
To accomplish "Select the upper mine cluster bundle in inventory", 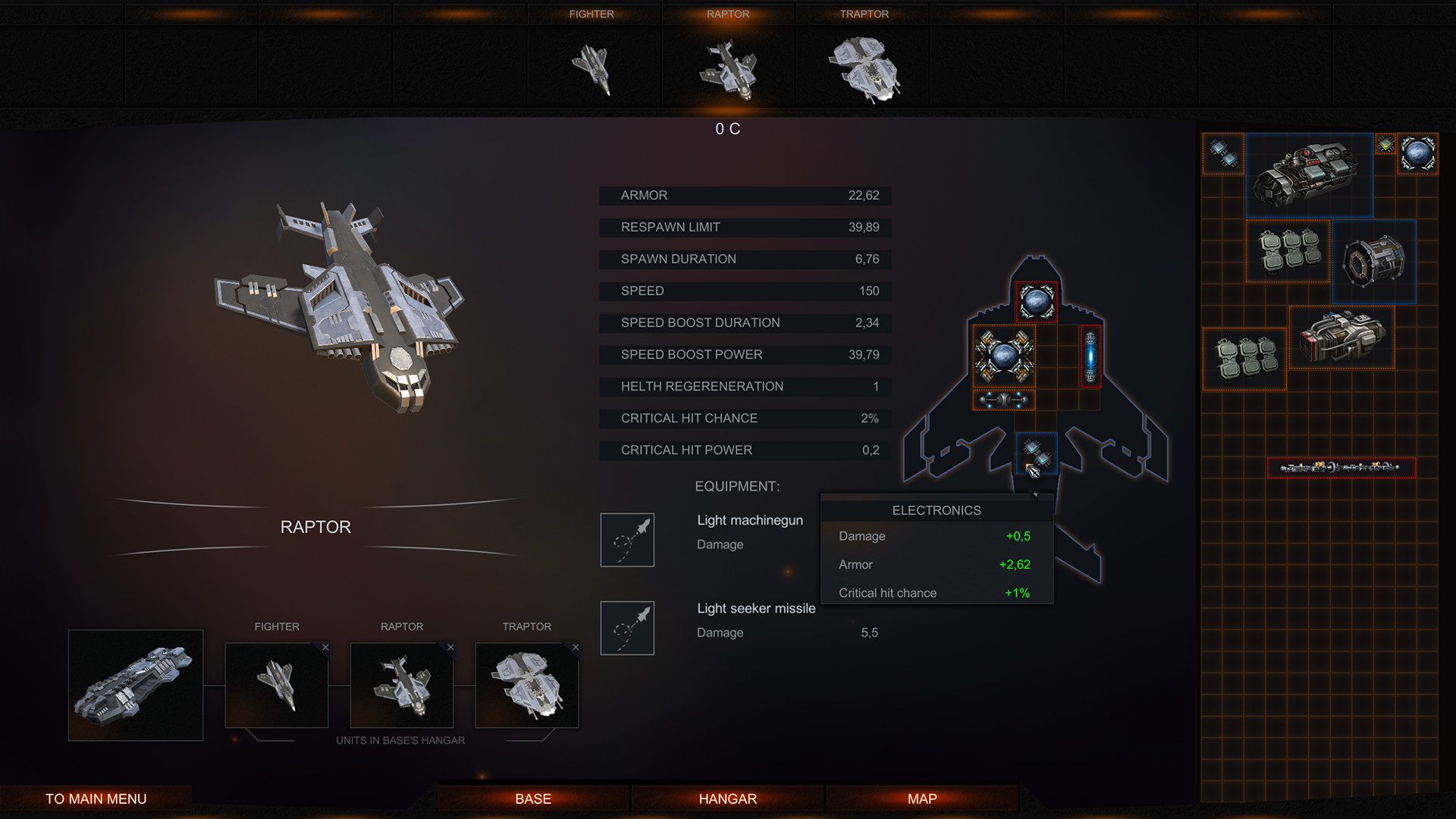I will [1287, 252].
